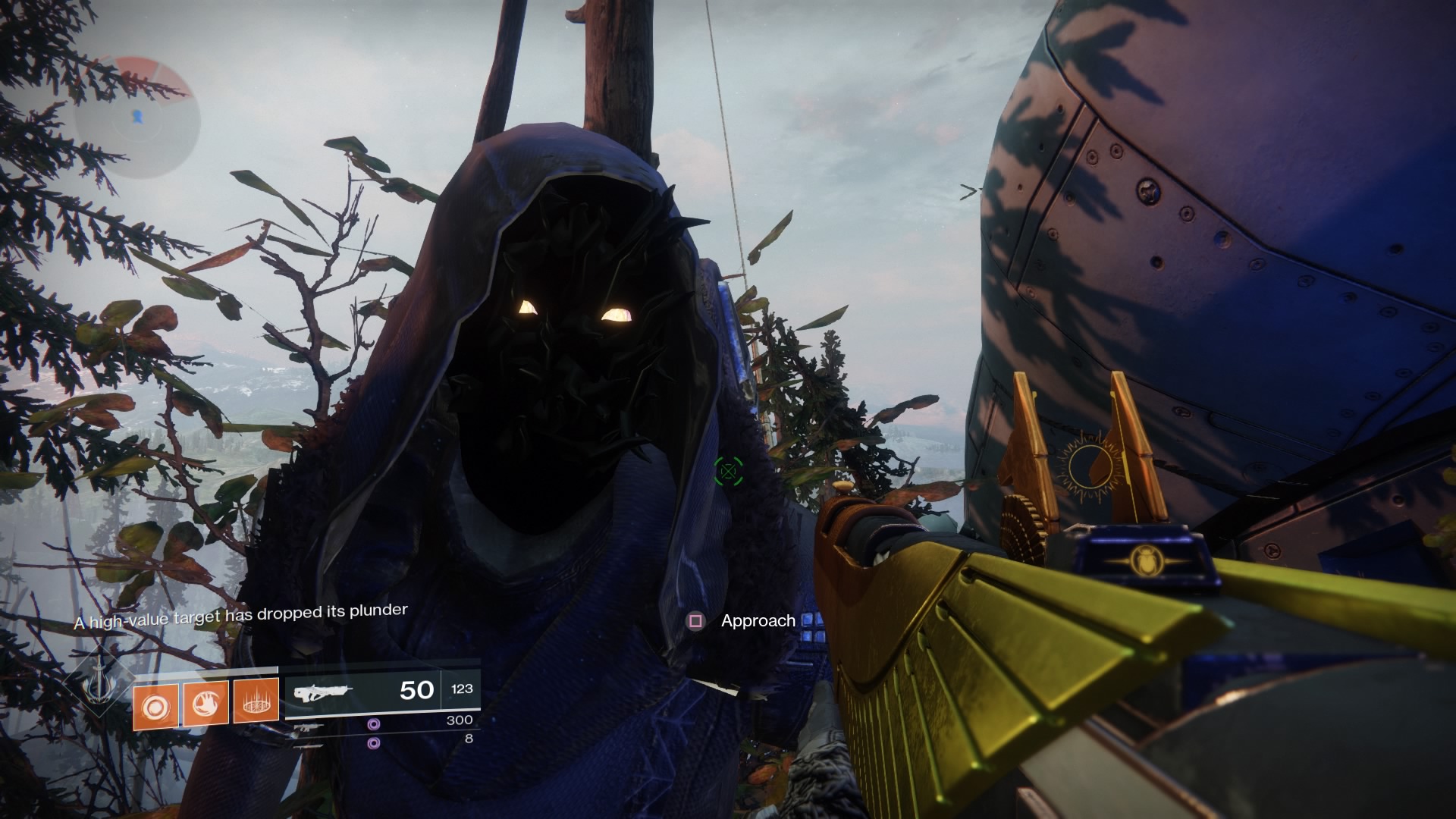1456x819 pixels.
Task: Click the reserve ammo count 123
Action: tap(463, 687)
